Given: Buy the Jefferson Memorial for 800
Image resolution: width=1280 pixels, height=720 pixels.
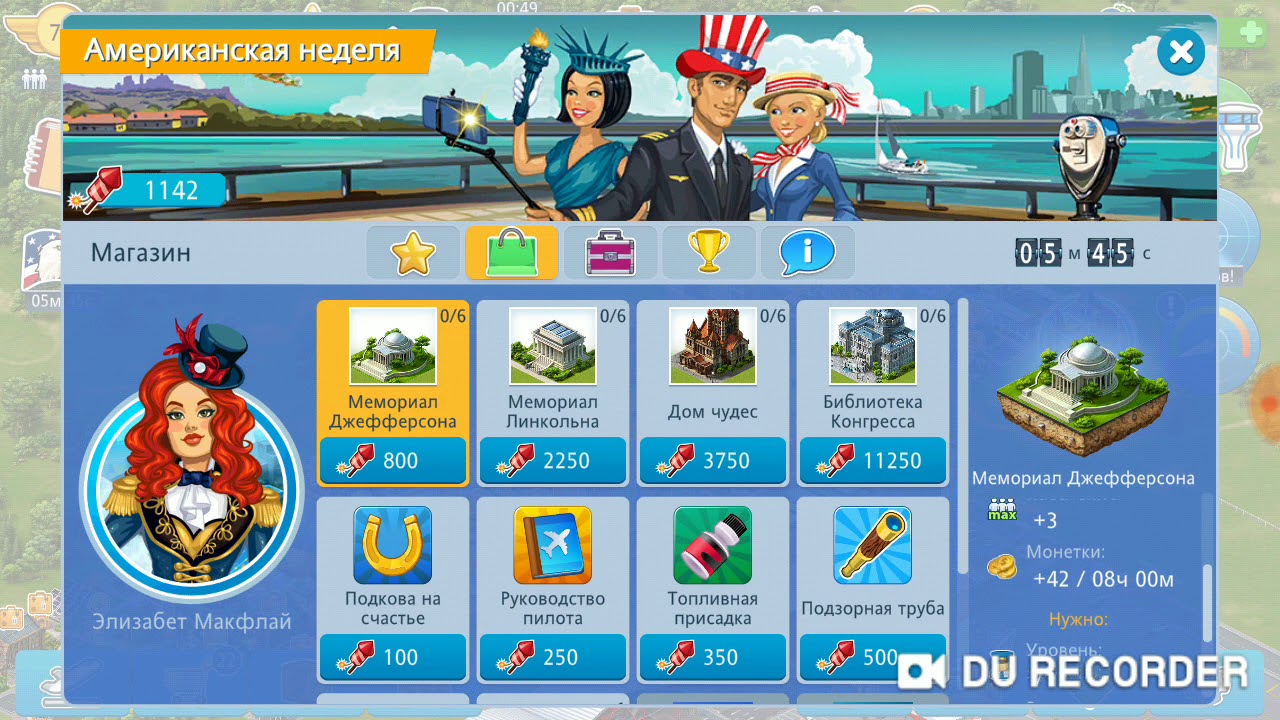Looking at the screenshot, I should (392, 461).
